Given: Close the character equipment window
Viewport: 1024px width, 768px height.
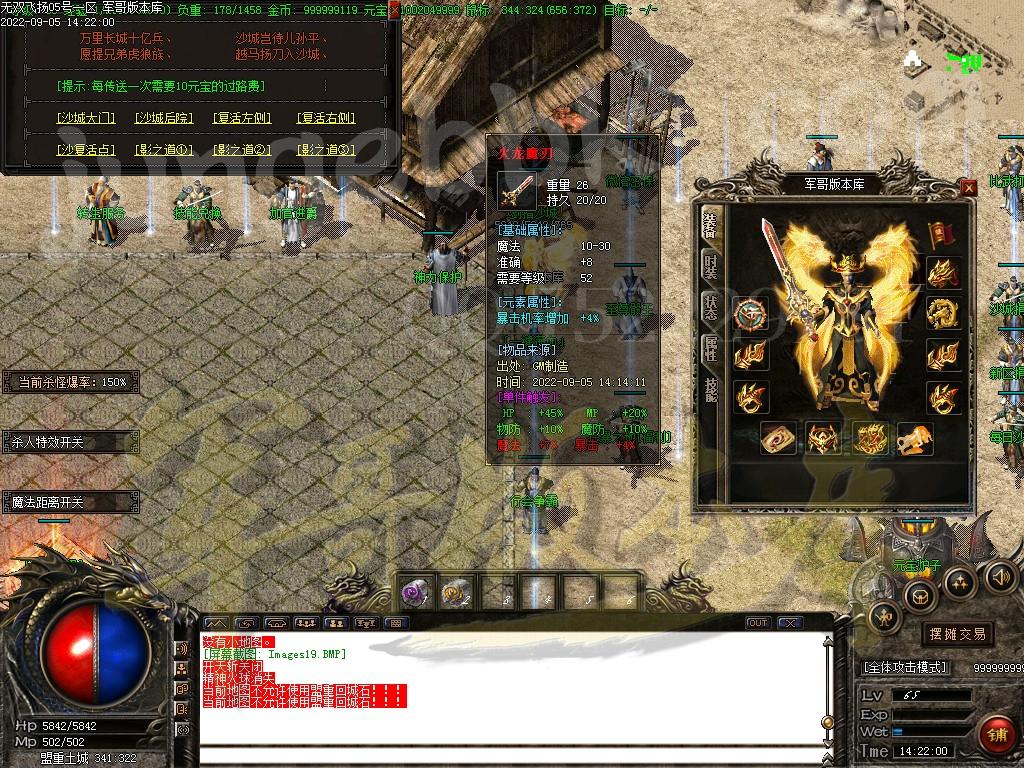Looking at the screenshot, I should pyautogui.click(x=968, y=187).
